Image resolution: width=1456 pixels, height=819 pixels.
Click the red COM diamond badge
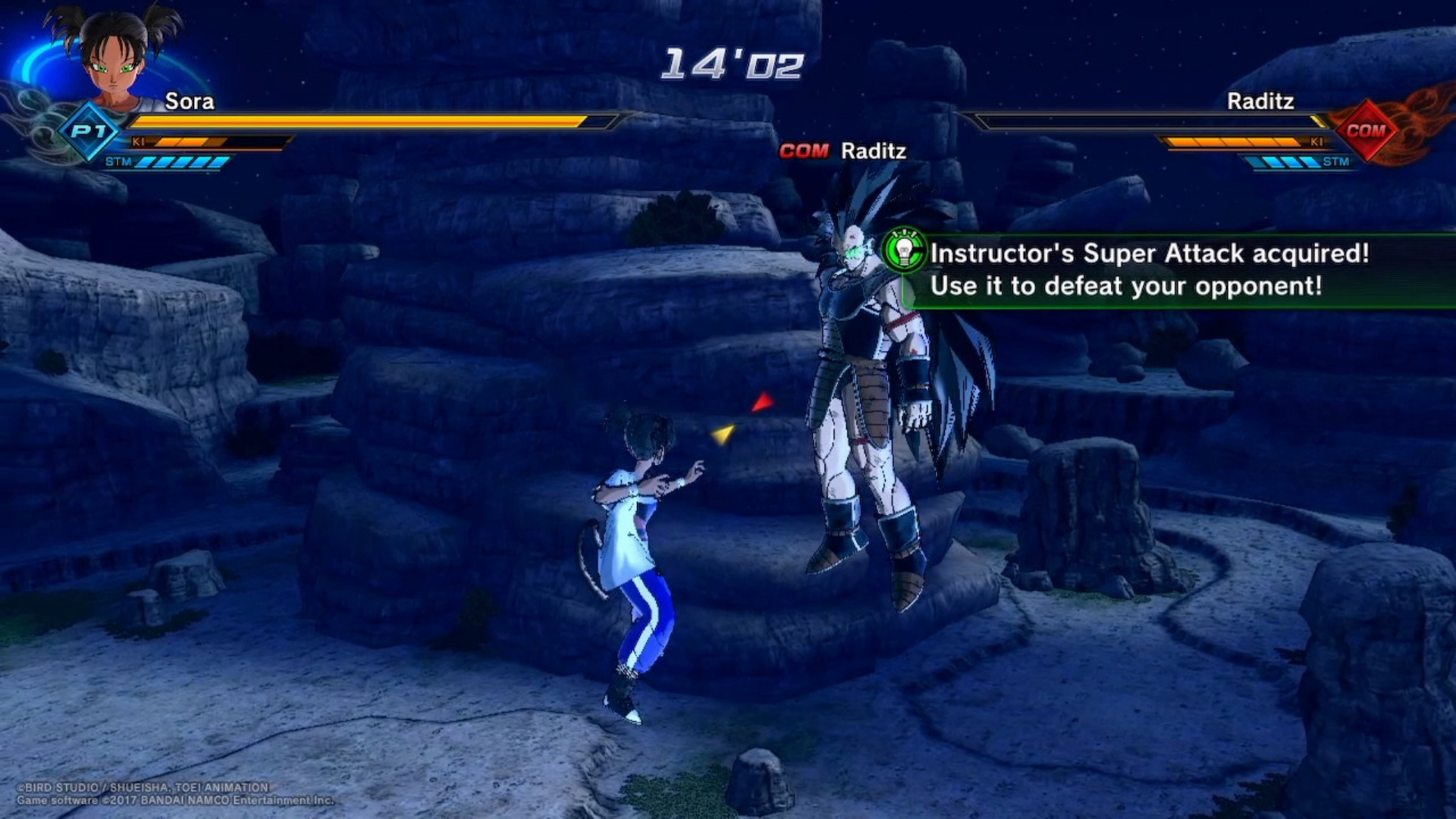point(1366,130)
